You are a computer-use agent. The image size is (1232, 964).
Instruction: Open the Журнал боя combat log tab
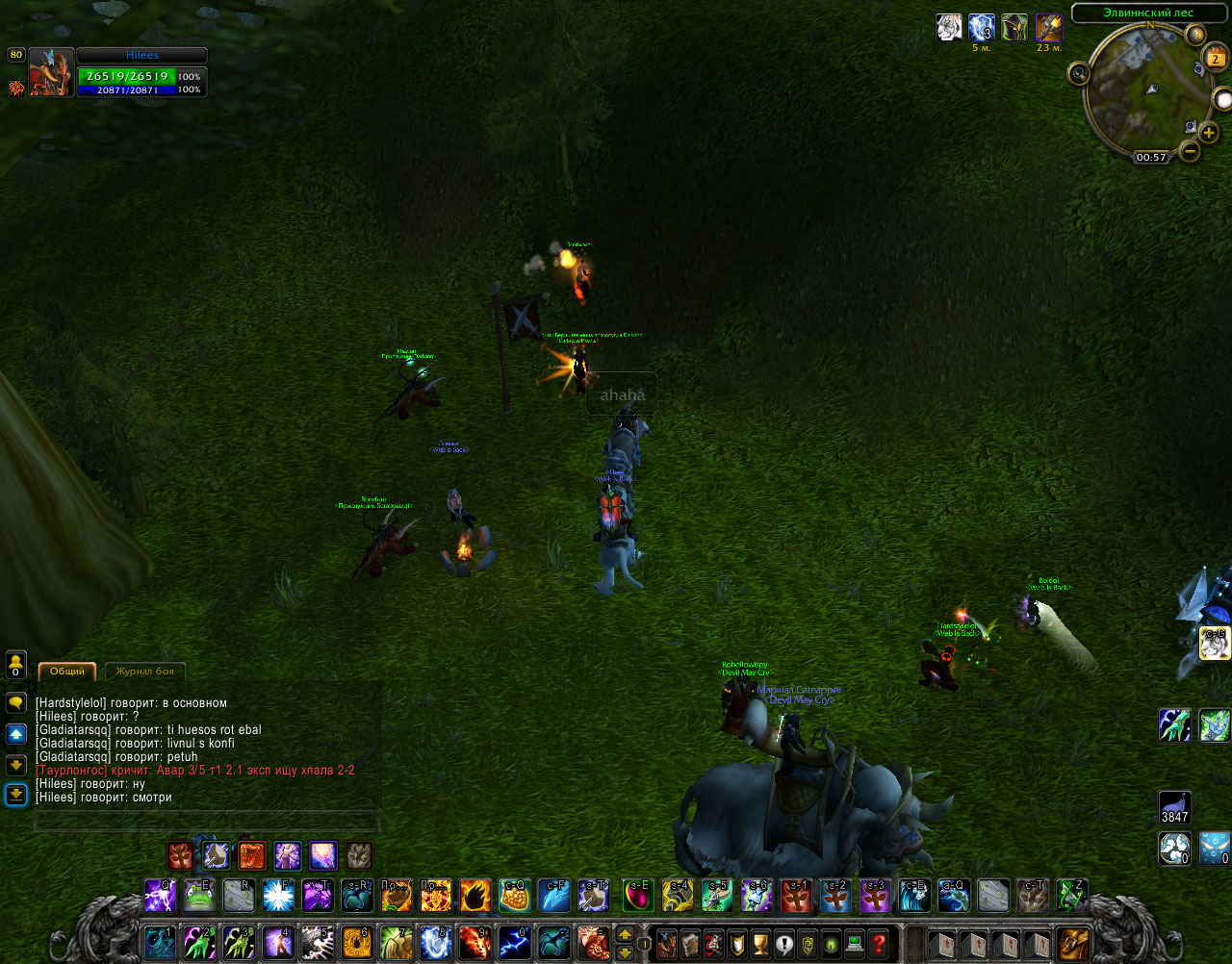tap(144, 672)
